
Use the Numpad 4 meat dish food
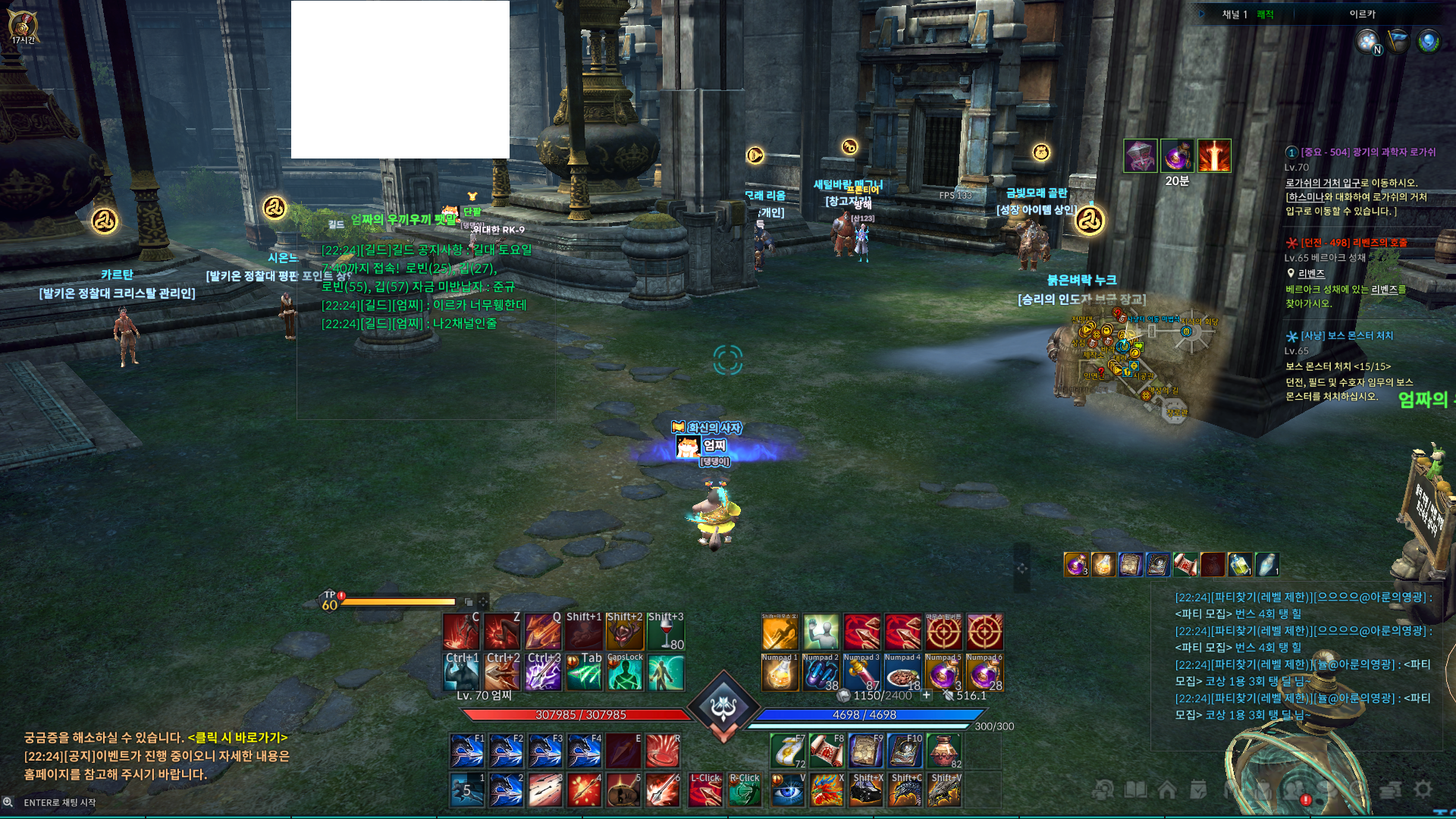point(902,673)
